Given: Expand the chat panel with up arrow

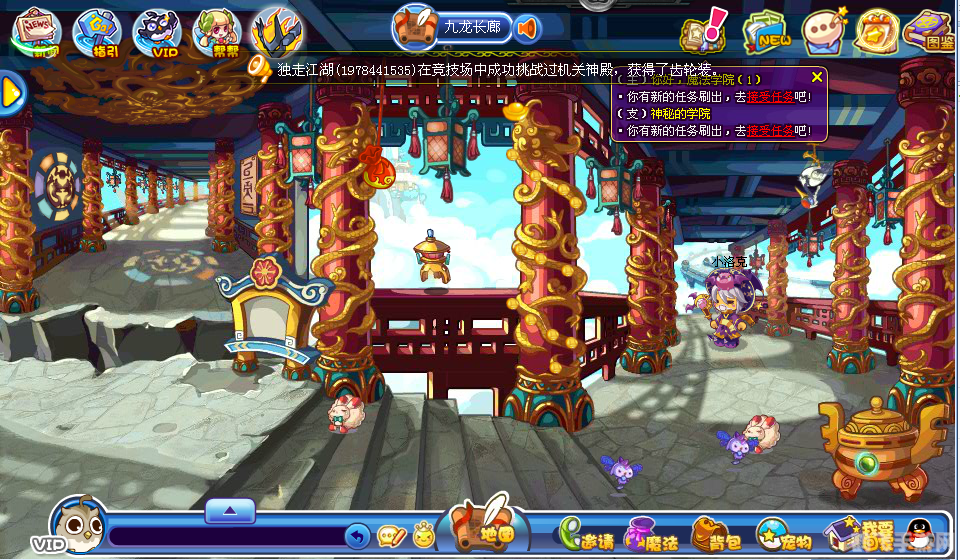Looking at the screenshot, I should tap(230, 511).
